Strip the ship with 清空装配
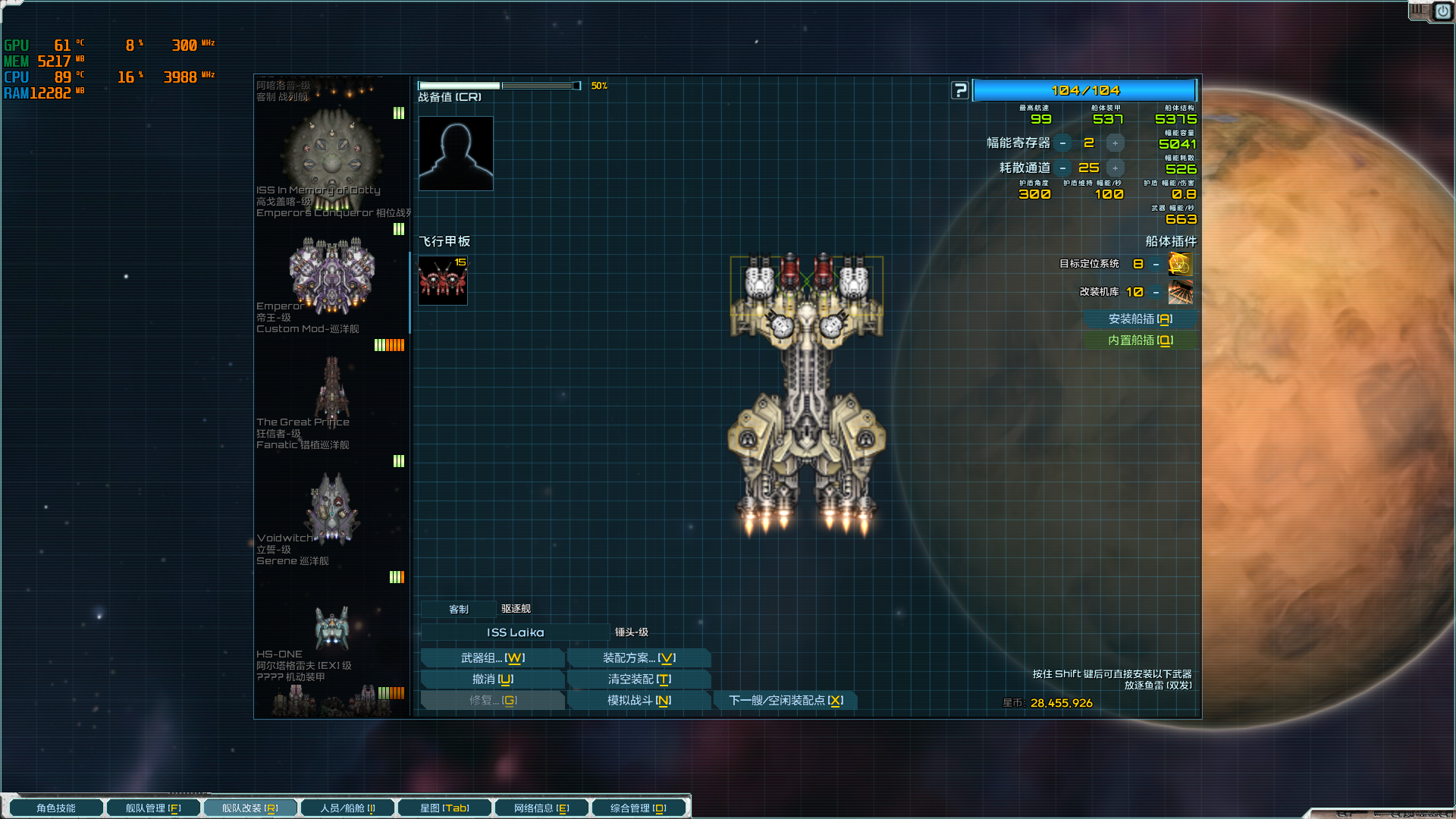The image size is (1456, 819). click(x=639, y=679)
